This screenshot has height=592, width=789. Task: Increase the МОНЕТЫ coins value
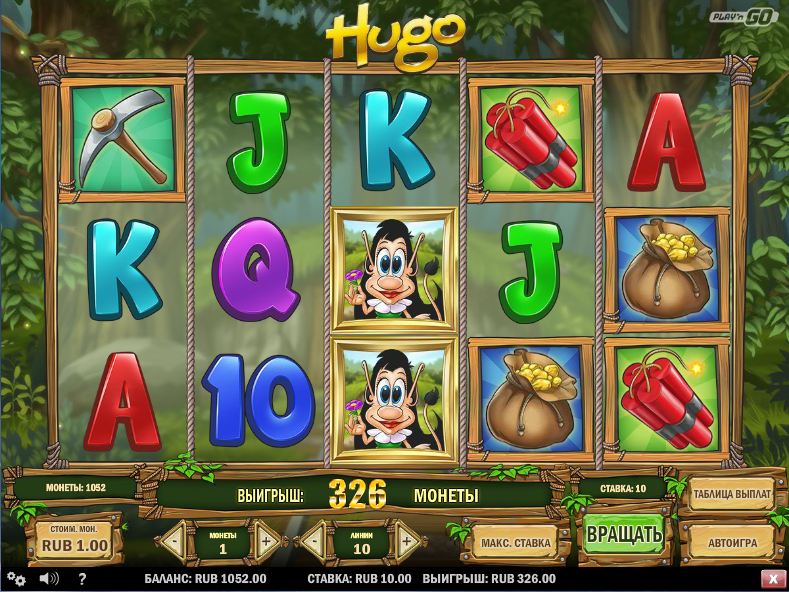tap(267, 542)
